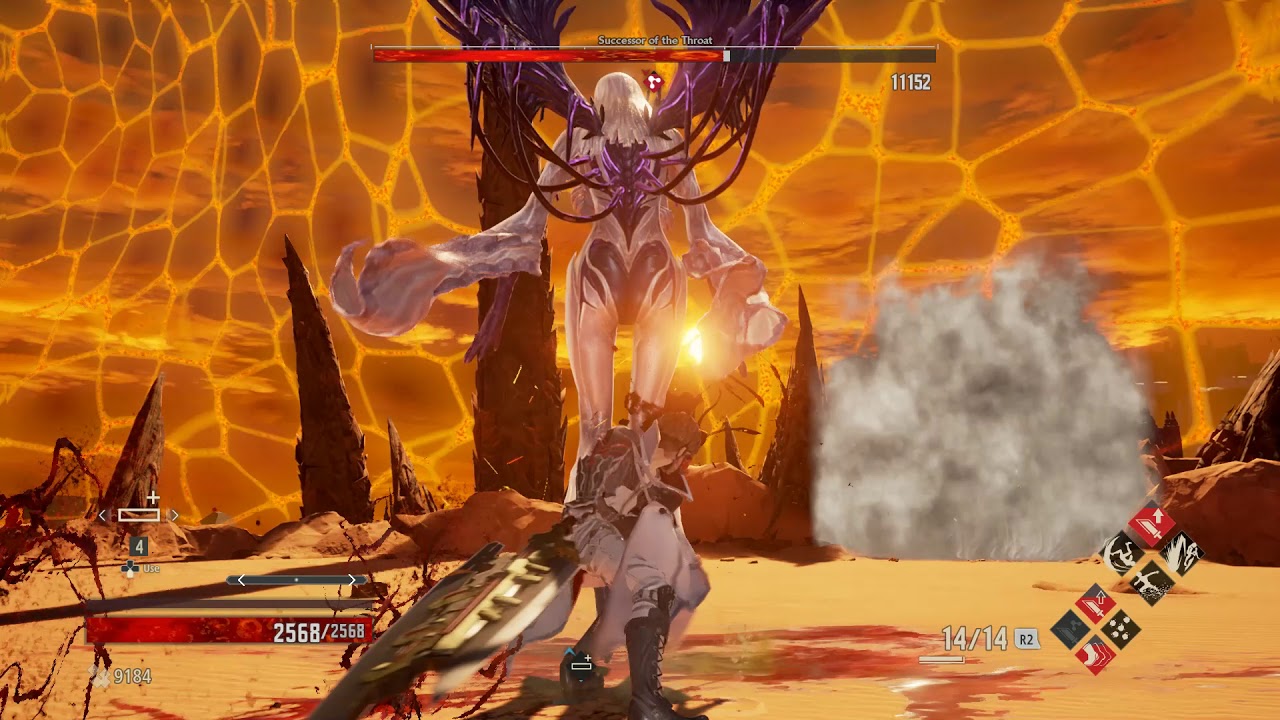
Task: Click the right arrow beside the item slot
Action: click(175, 515)
